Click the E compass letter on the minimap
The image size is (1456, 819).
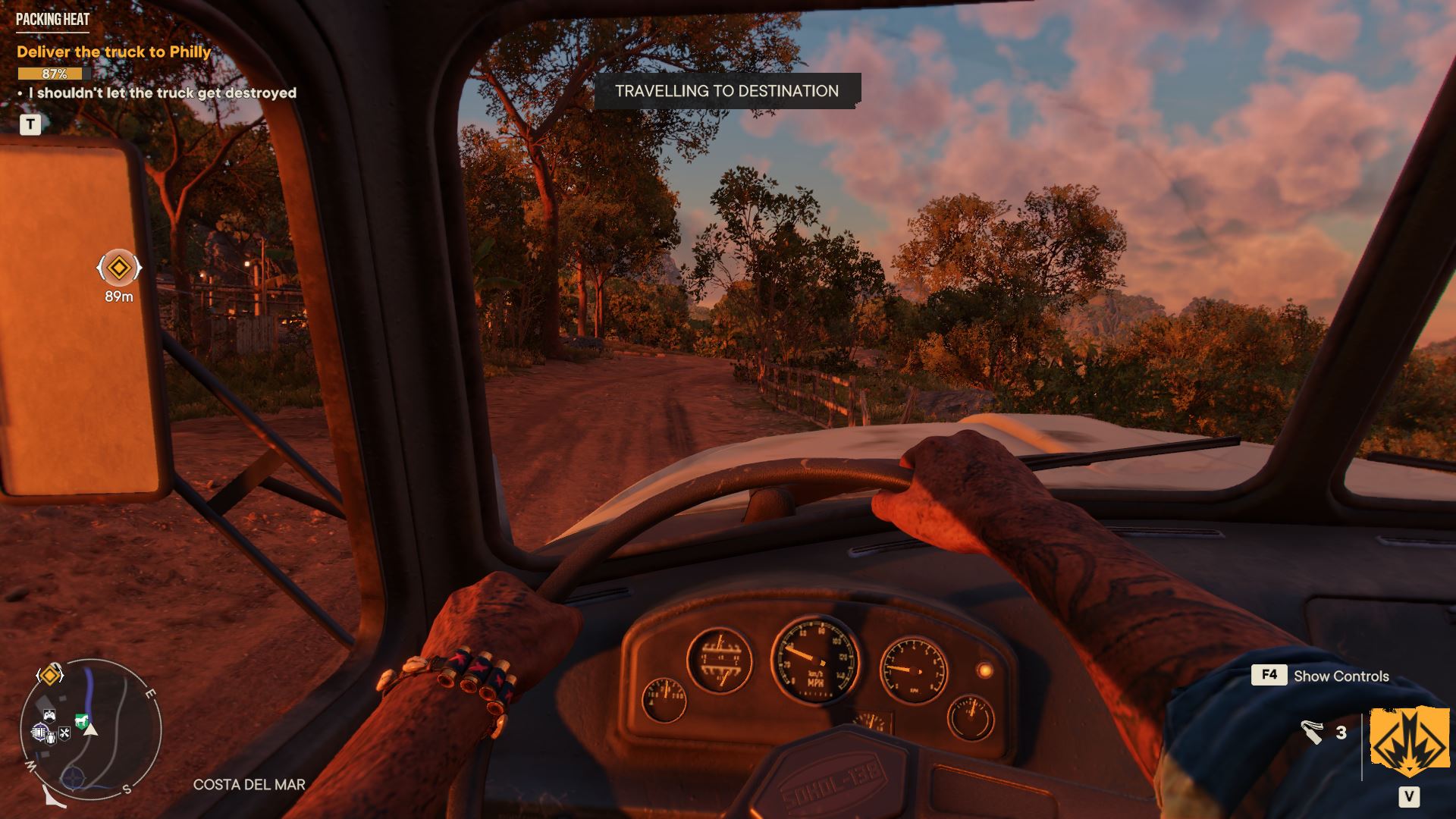tap(151, 692)
